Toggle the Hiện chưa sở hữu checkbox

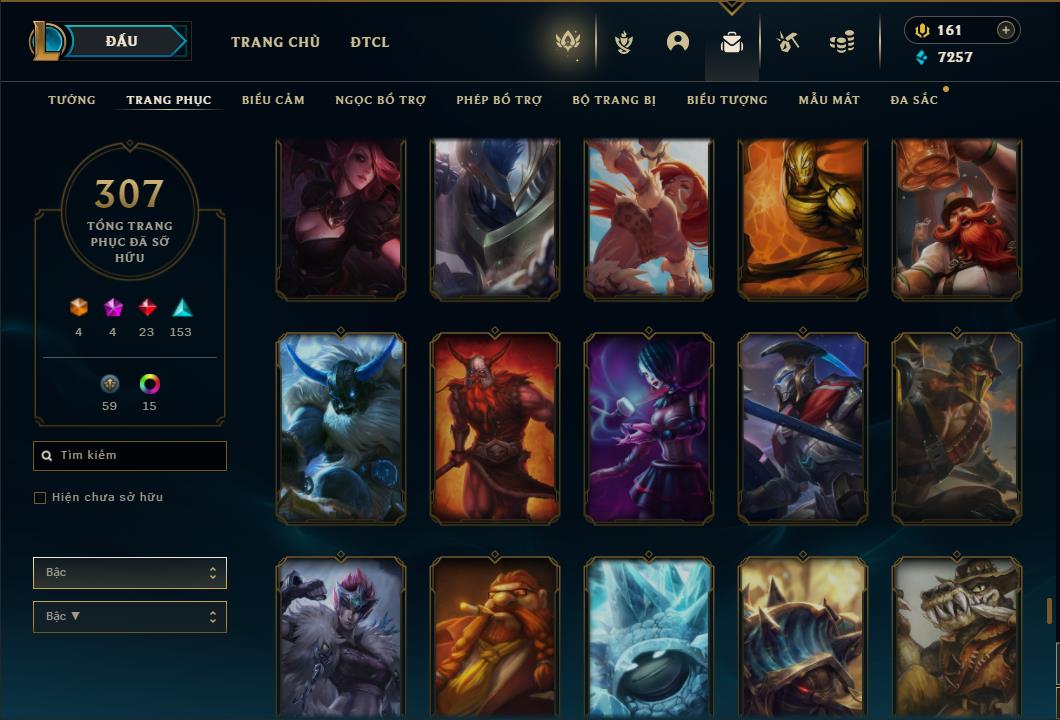click(40, 498)
